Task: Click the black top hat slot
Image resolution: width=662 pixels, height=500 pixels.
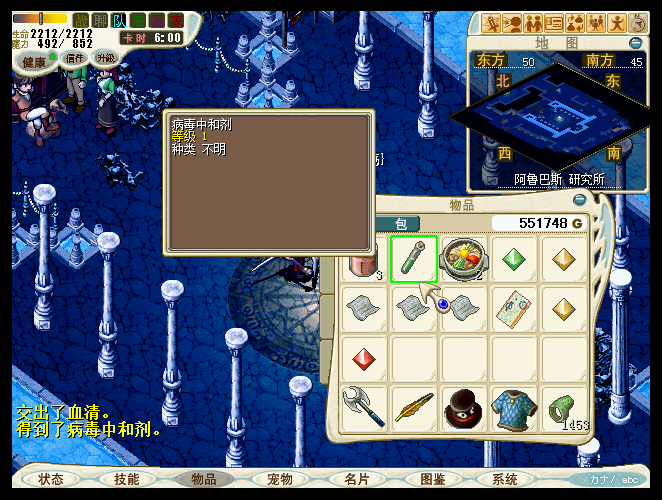Action: pos(464,408)
